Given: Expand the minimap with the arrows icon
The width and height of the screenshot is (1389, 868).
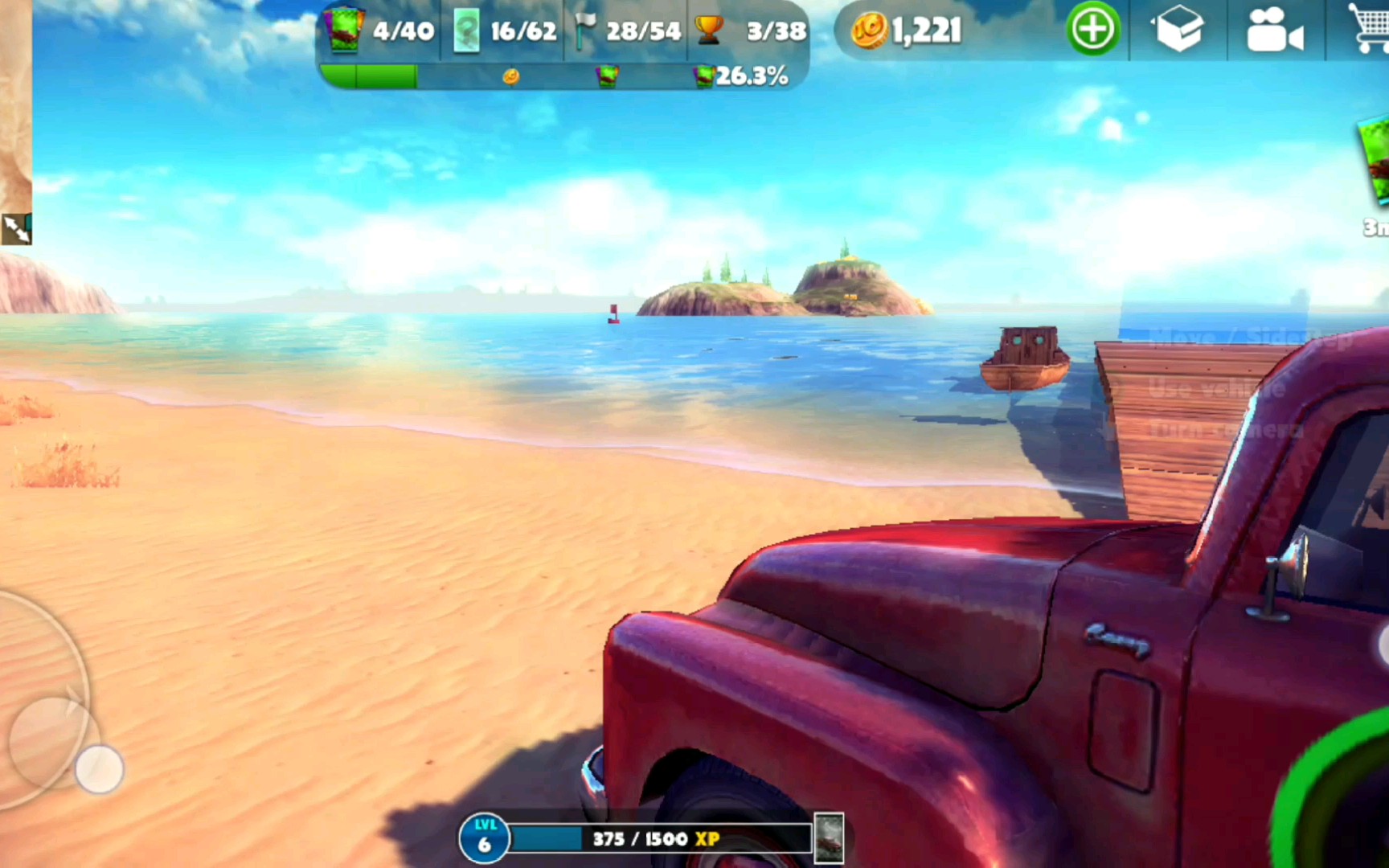Looking at the screenshot, I should [x=16, y=229].
